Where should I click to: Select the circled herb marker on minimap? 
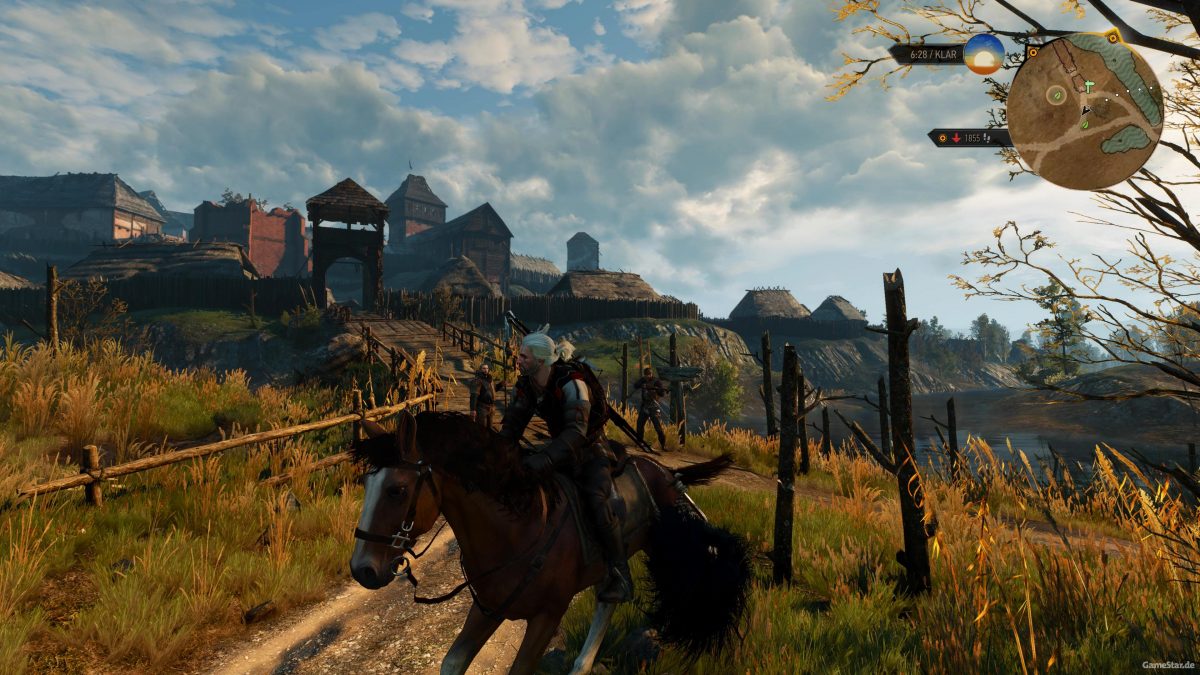pyautogui.click(x=1055, y=95)
